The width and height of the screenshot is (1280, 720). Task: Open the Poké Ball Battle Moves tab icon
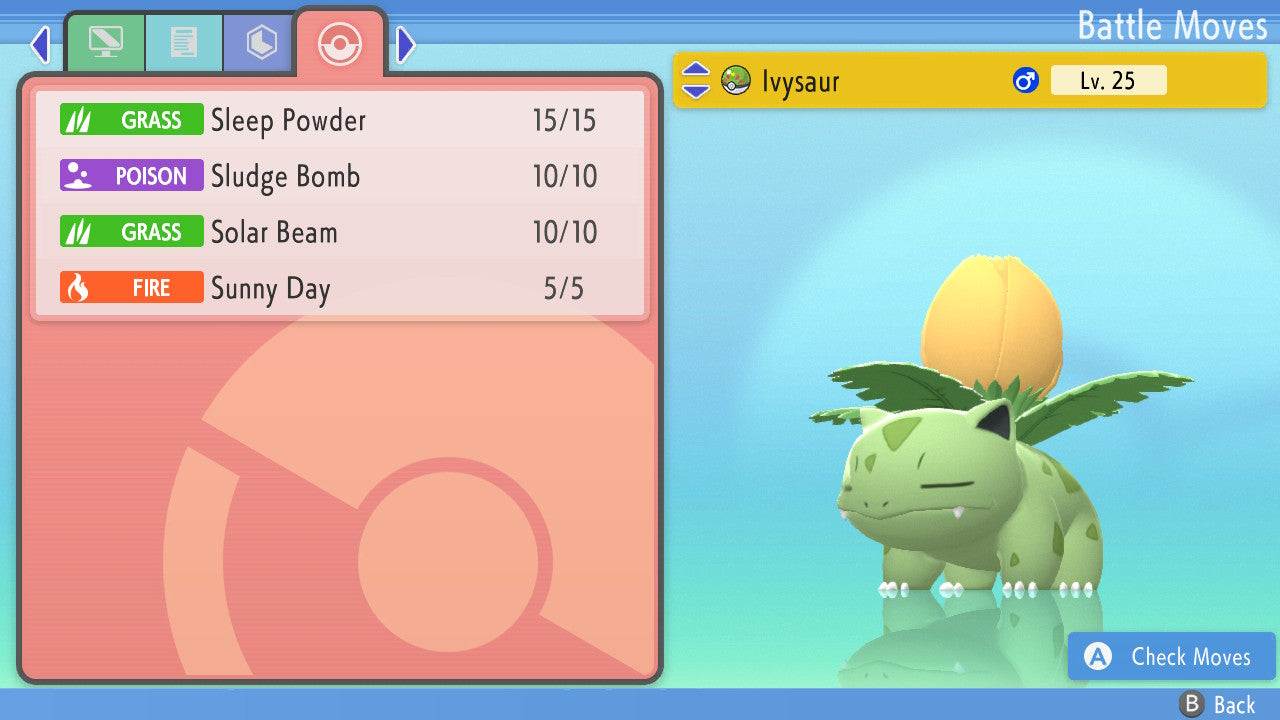340,44
